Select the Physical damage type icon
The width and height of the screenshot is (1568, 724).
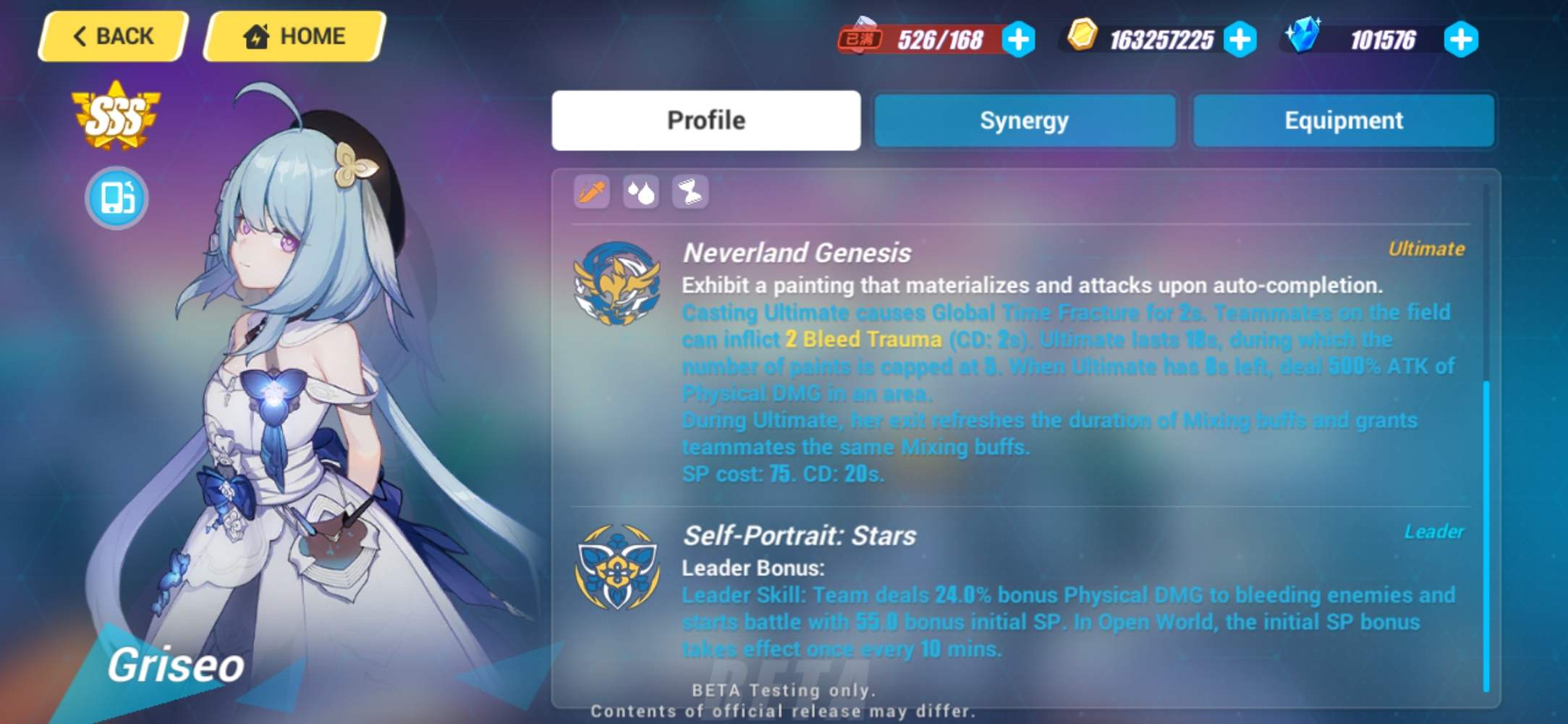590,191
